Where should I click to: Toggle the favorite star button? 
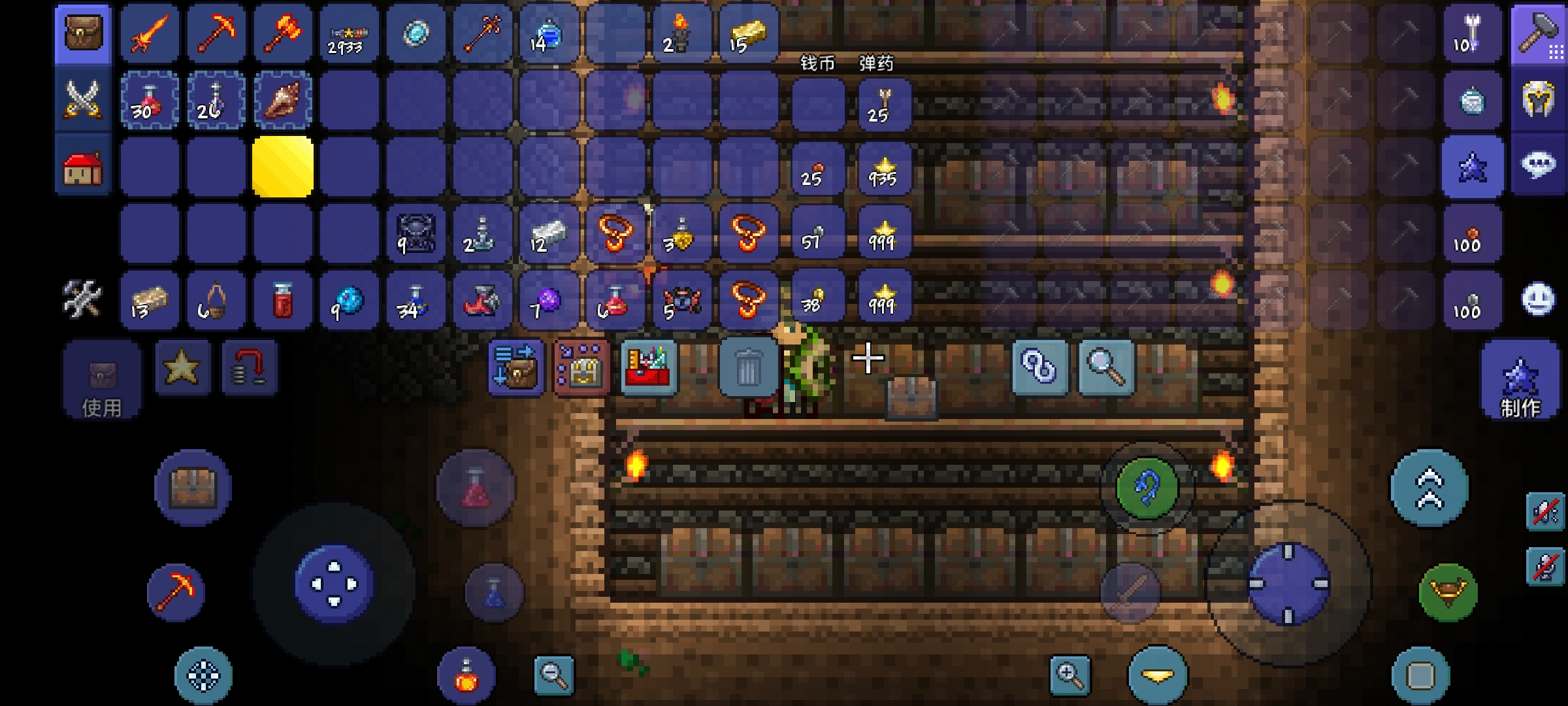point(182,367)
